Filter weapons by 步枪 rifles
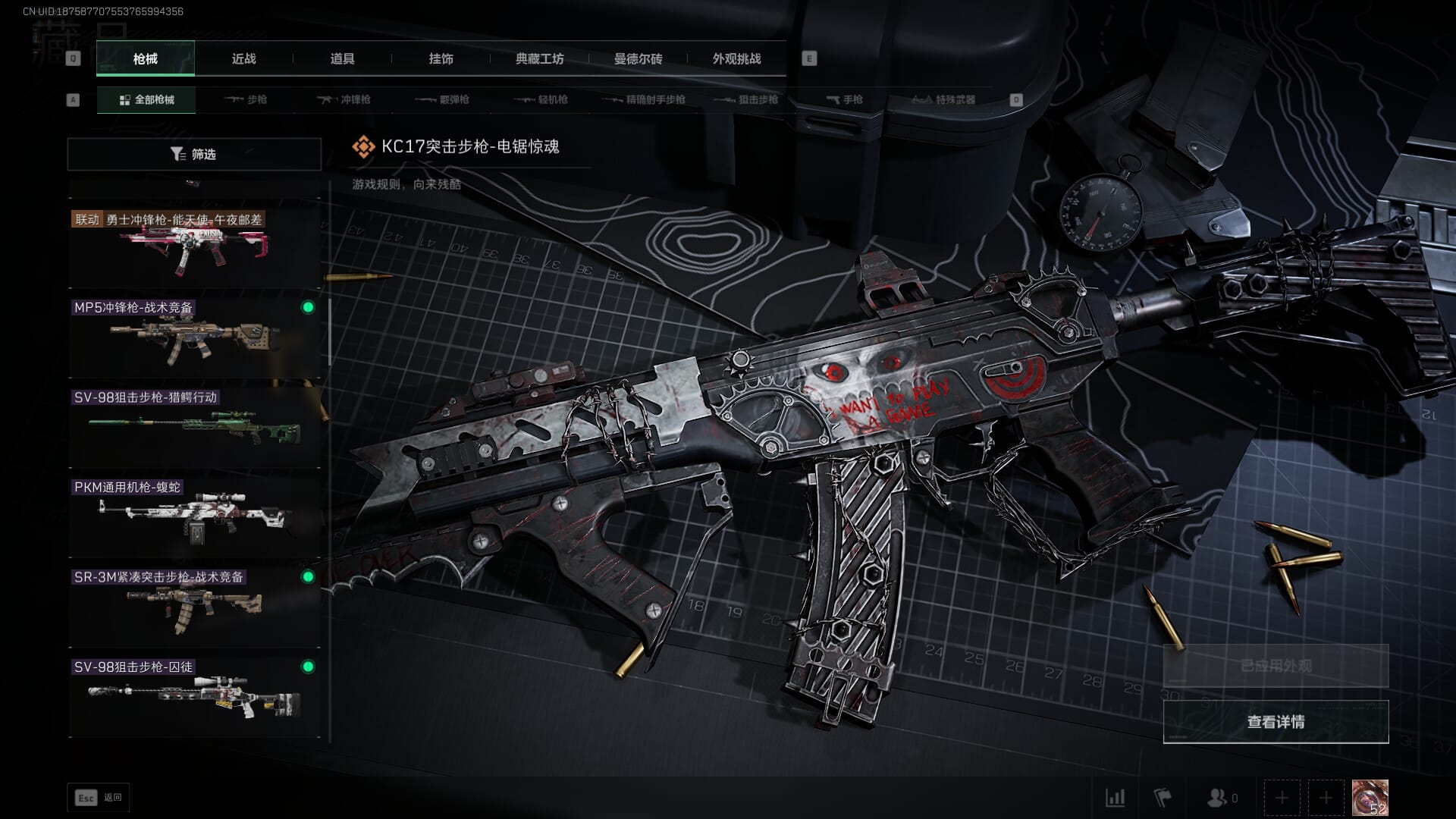 [x=246, y=99]
